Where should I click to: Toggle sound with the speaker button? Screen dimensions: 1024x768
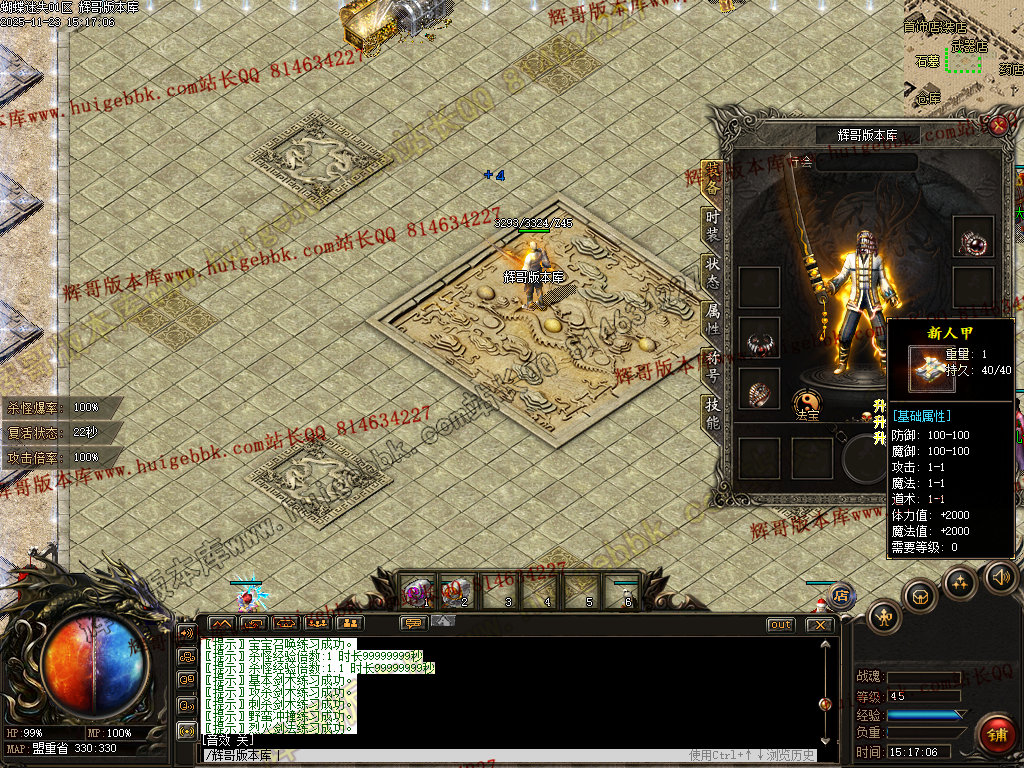point(1000,576)
